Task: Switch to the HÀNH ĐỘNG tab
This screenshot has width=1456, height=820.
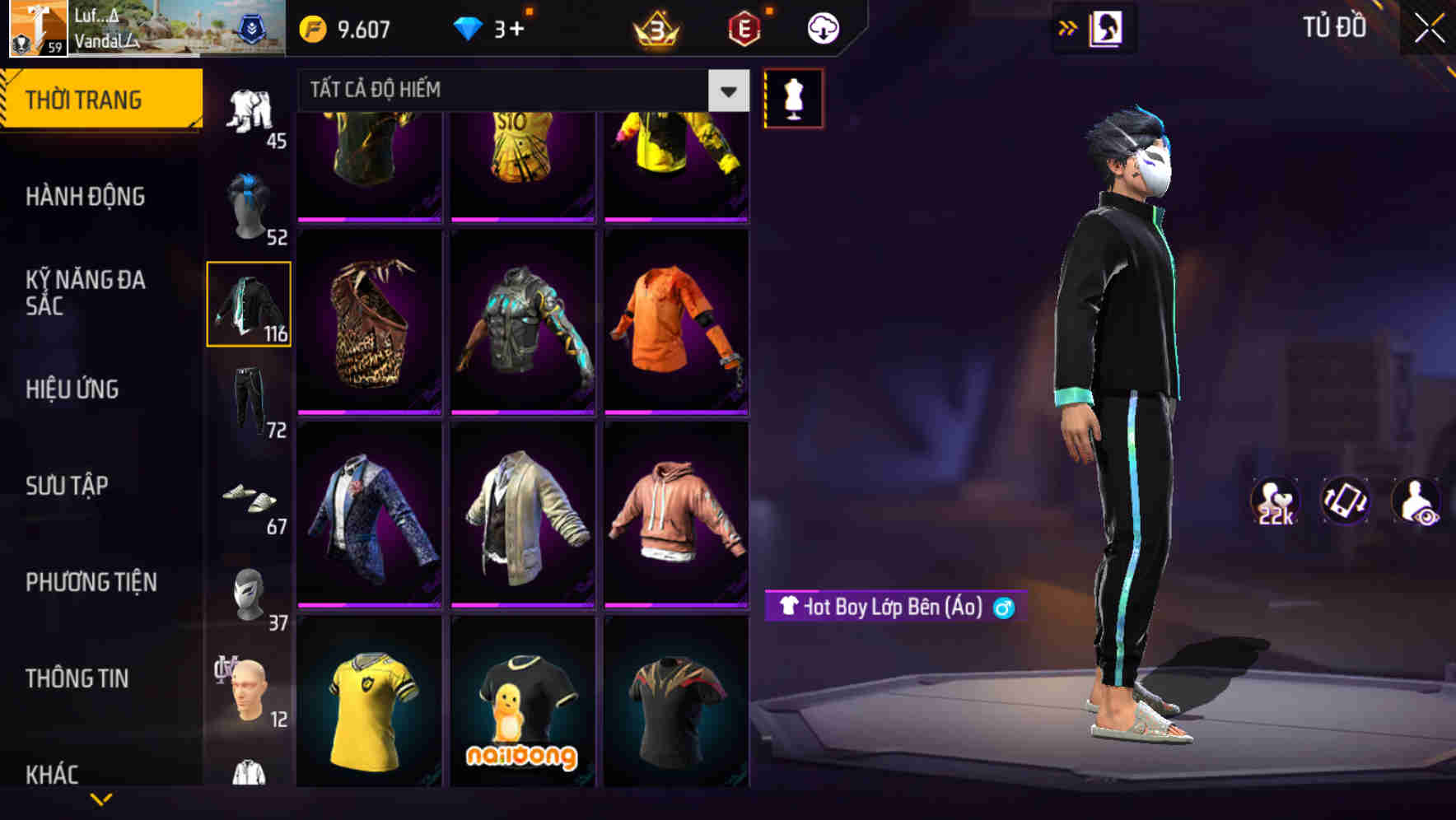Action: point(86,197)
